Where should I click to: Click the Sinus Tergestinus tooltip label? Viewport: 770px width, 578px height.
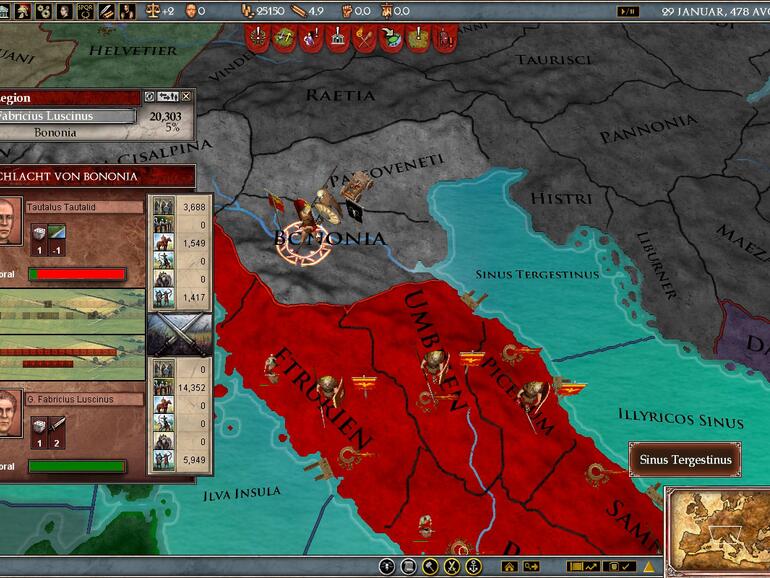[x=686, y=460]
